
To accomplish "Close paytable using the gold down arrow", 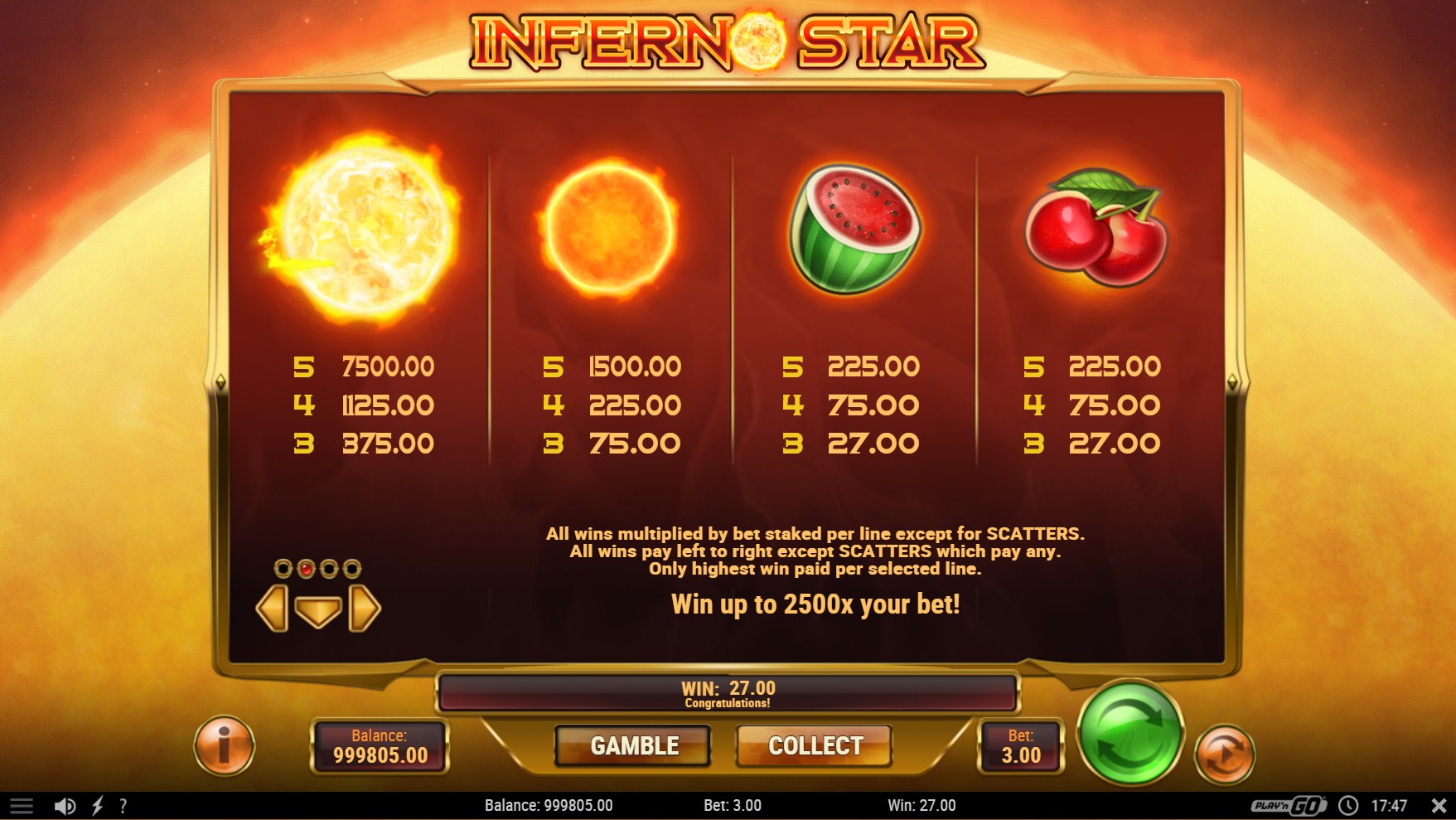I will (x=318, y=611).
